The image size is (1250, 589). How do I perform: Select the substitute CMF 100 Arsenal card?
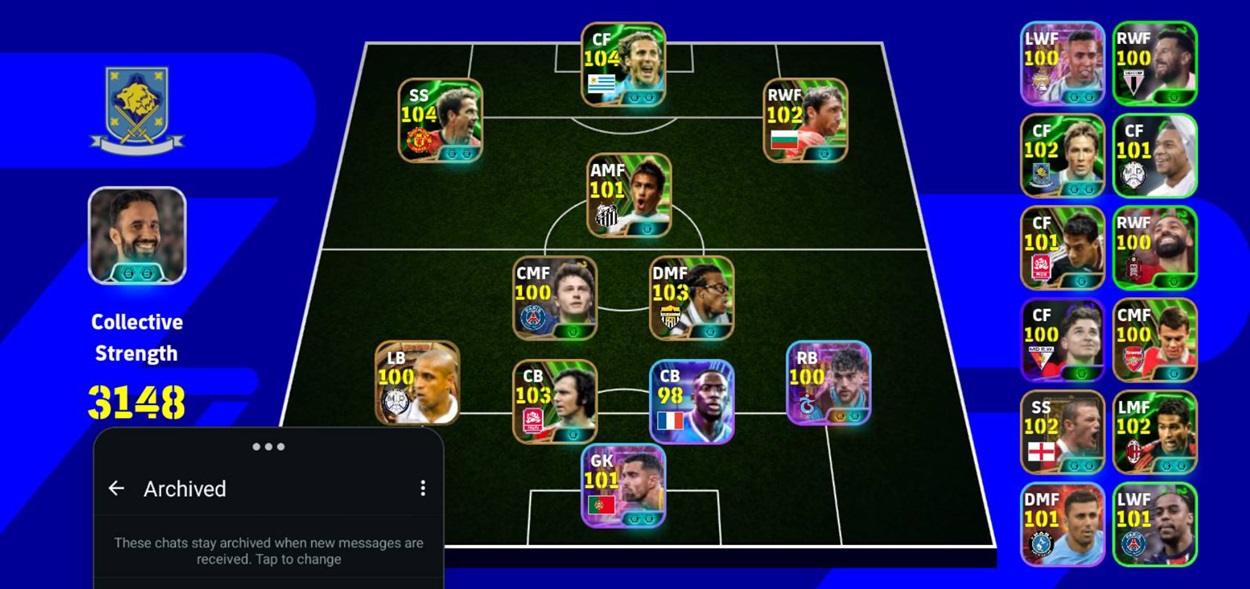point(1155,339)
